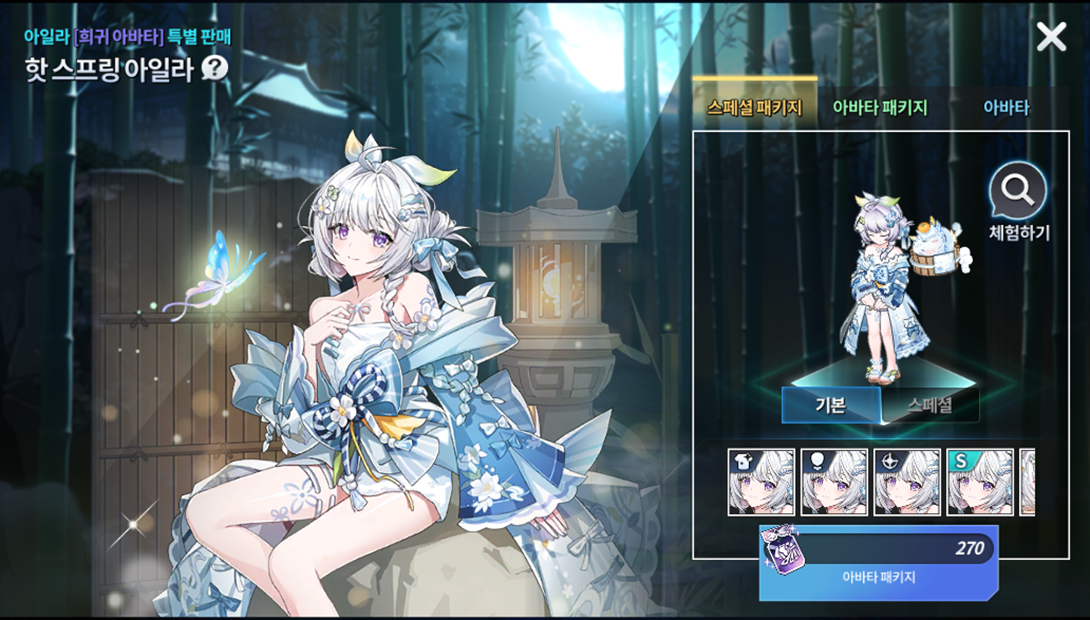
Task: Choose the 스페셜 preview toggle
Action: [x=929, y=405]
